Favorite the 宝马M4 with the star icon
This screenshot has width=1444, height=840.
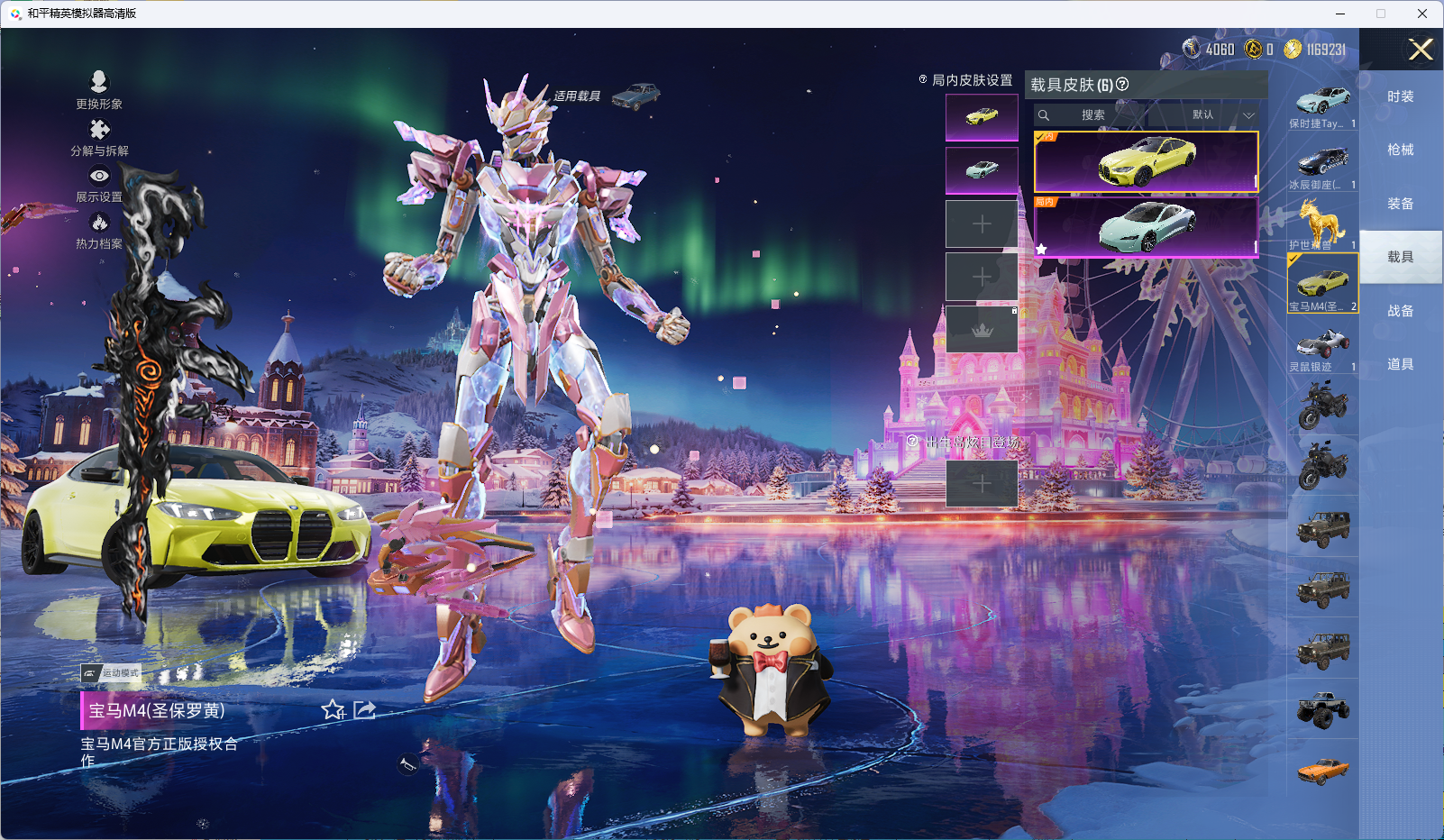(334, 710)
